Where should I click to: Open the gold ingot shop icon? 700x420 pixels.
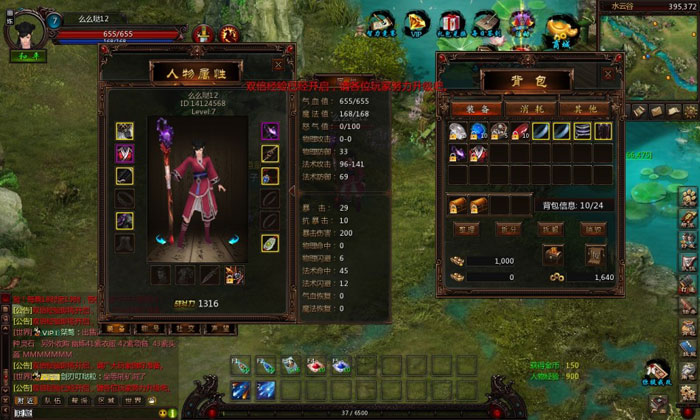tap(562, 29)
